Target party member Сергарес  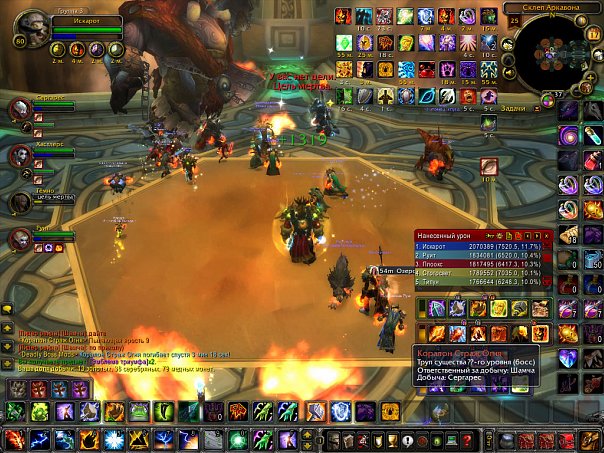click(21, 107)
